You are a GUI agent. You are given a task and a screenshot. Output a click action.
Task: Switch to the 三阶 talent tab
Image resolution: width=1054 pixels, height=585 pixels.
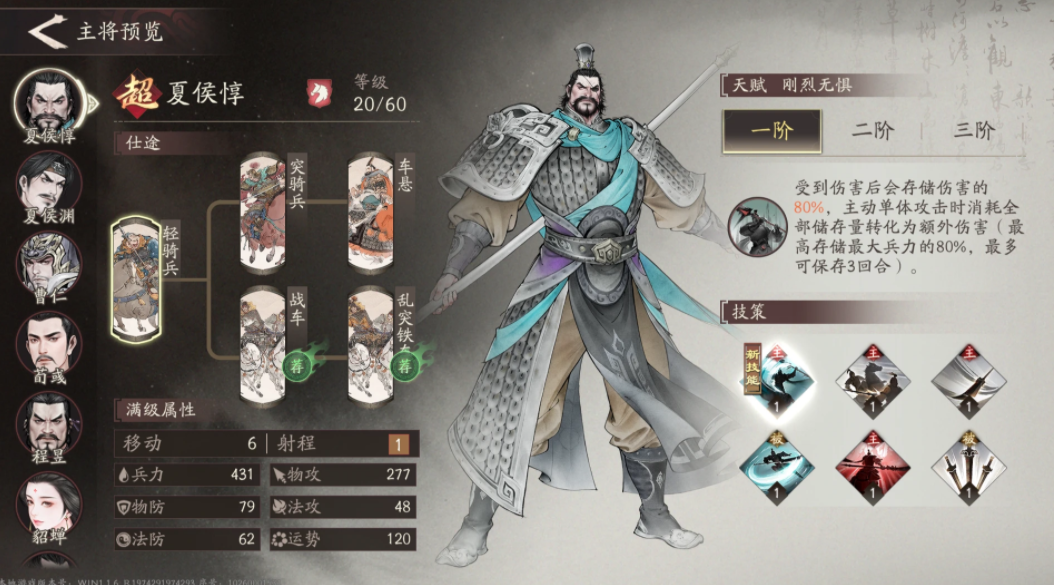pyautogui.click(x=973, y=131)
